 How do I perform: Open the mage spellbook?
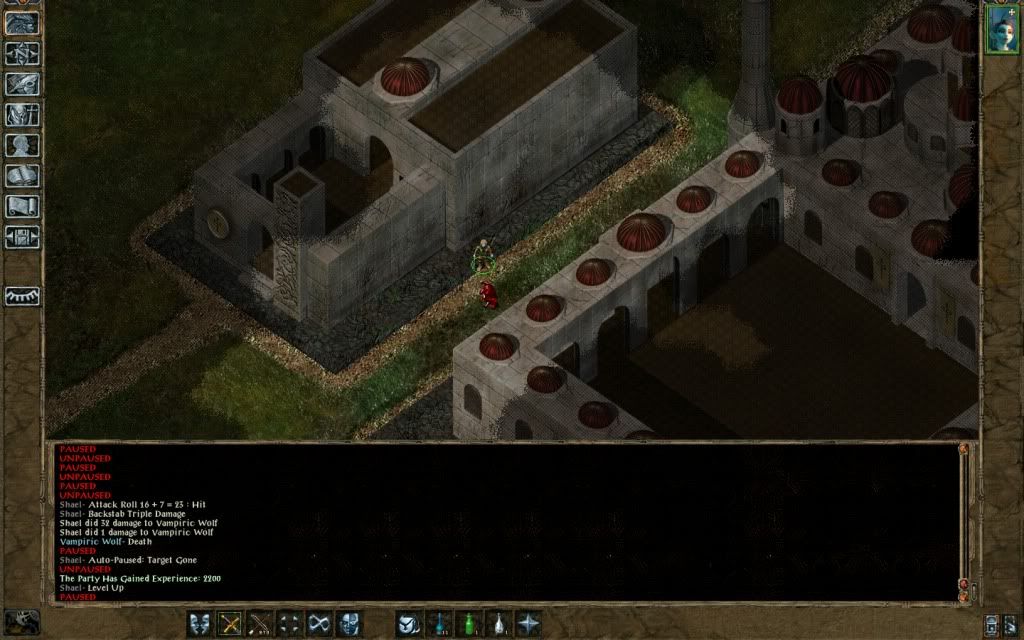[x=22, y=177]
